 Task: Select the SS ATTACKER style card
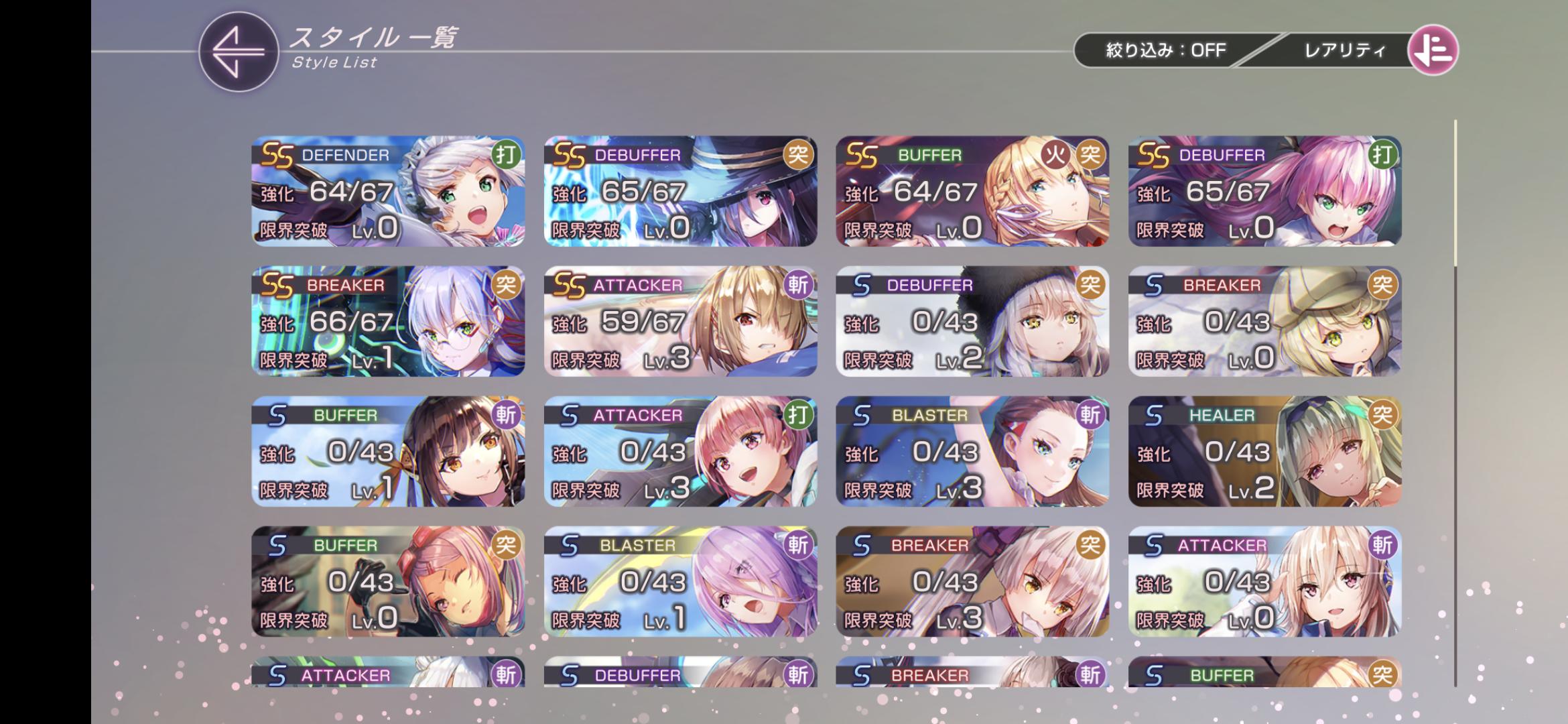pos(680,321)
